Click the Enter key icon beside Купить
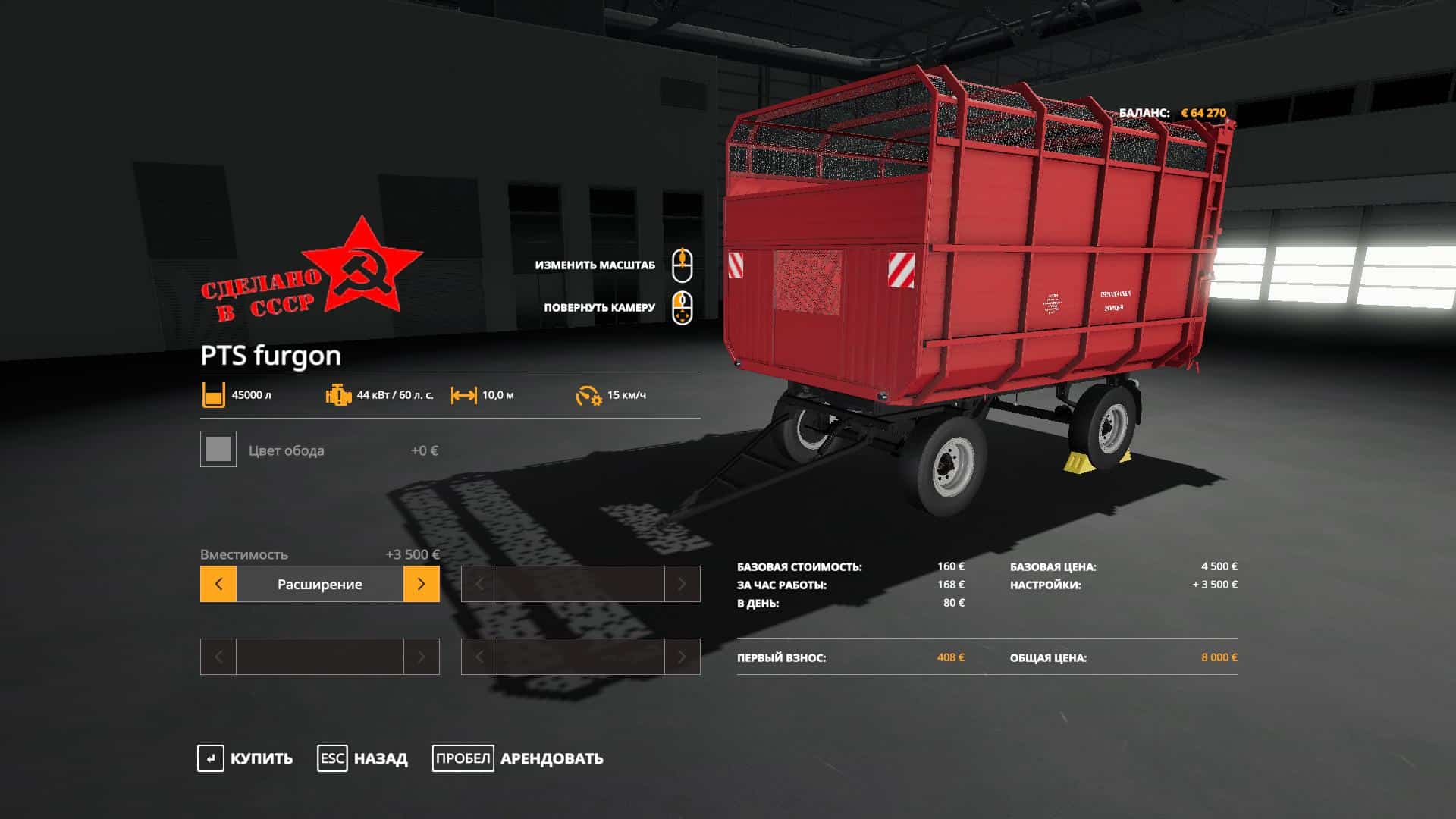 coord(211,758)
